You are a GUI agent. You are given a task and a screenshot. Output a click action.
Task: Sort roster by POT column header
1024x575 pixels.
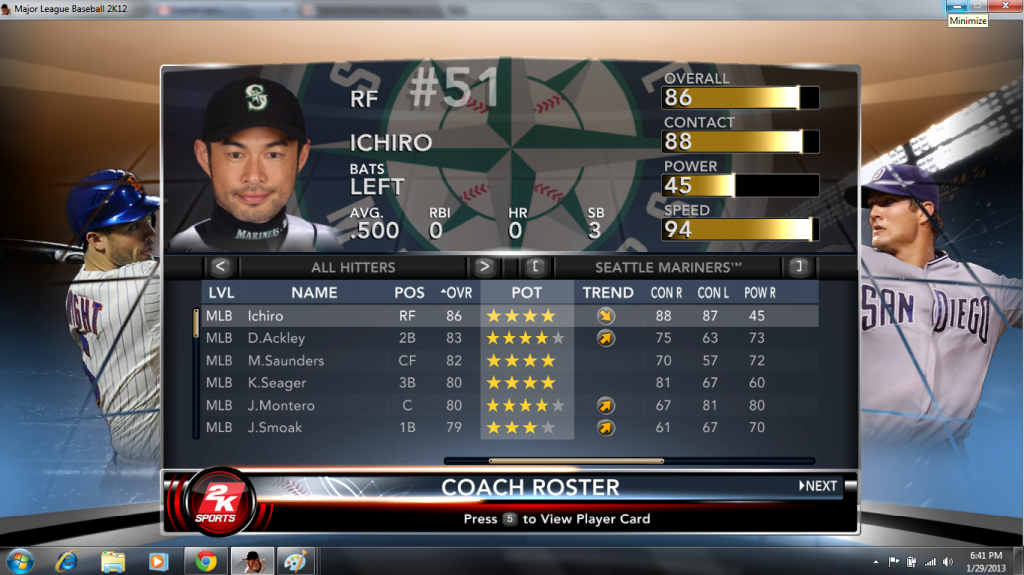coord(527,293)
